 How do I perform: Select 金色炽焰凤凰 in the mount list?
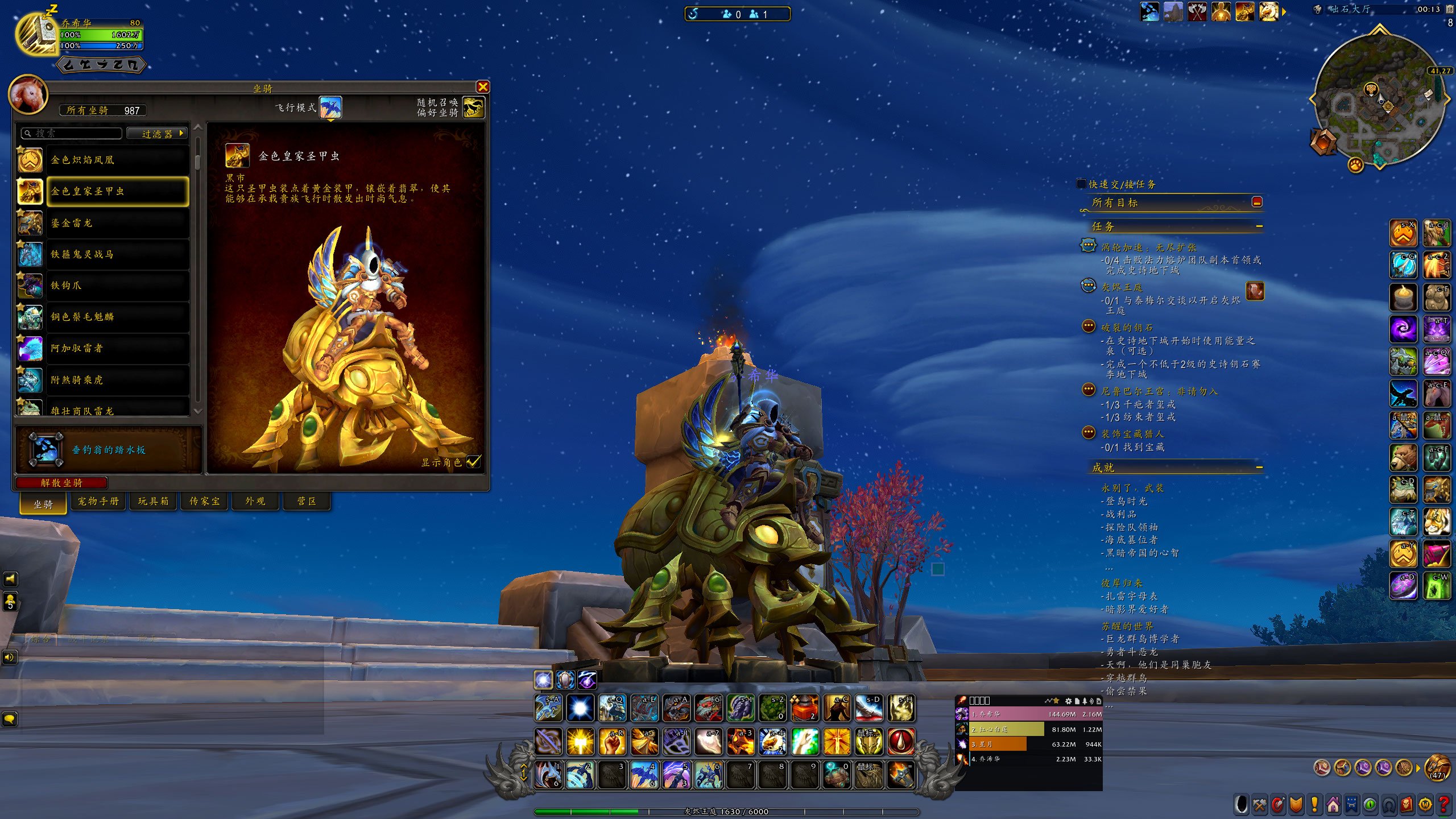click(117, 160)
